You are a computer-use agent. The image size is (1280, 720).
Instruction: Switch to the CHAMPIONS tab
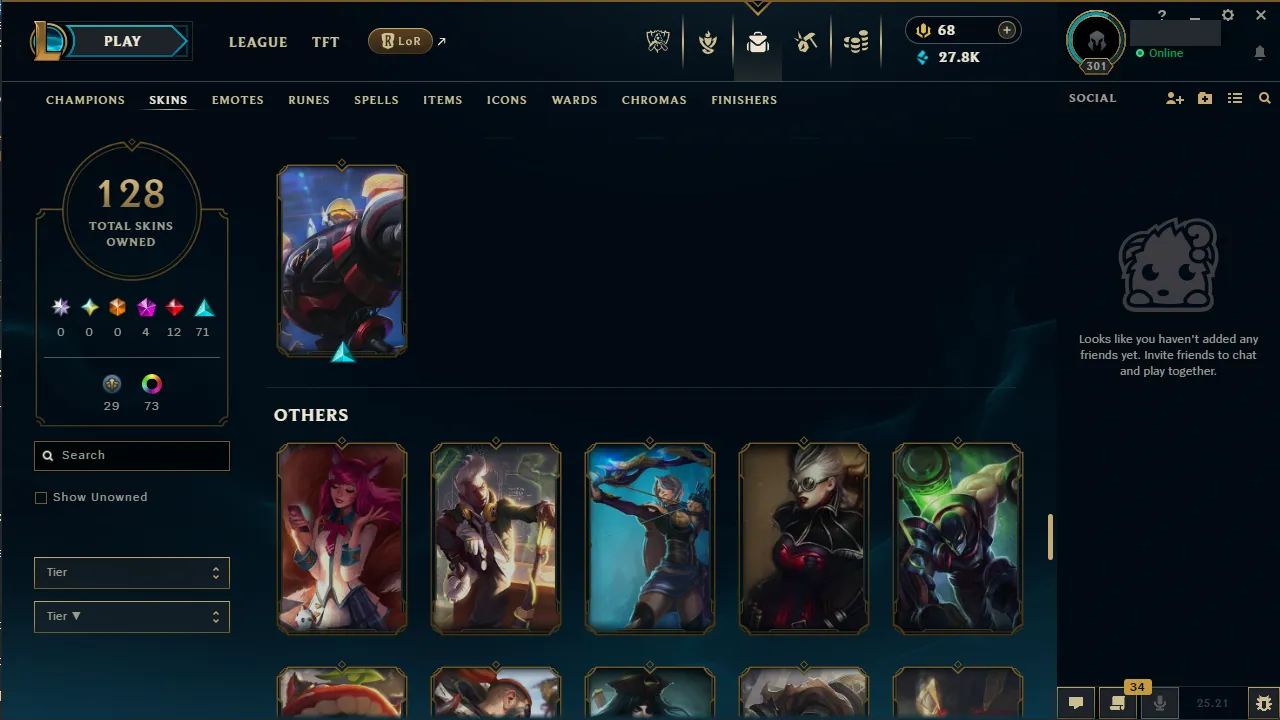85,100
